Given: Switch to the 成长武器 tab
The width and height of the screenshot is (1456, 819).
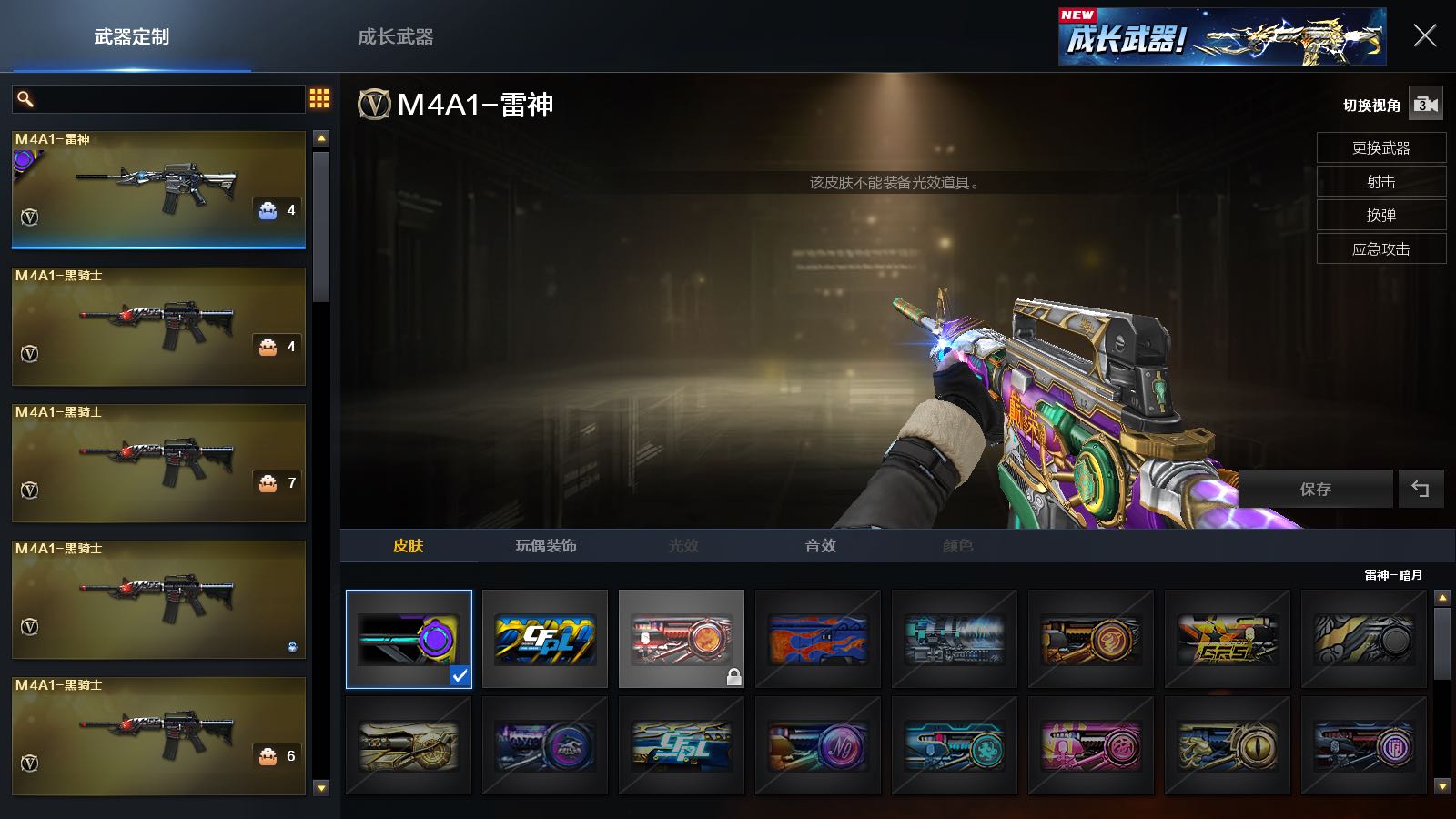Looking at the screenshot, I should pyautogui.click(x=395, y=37).
